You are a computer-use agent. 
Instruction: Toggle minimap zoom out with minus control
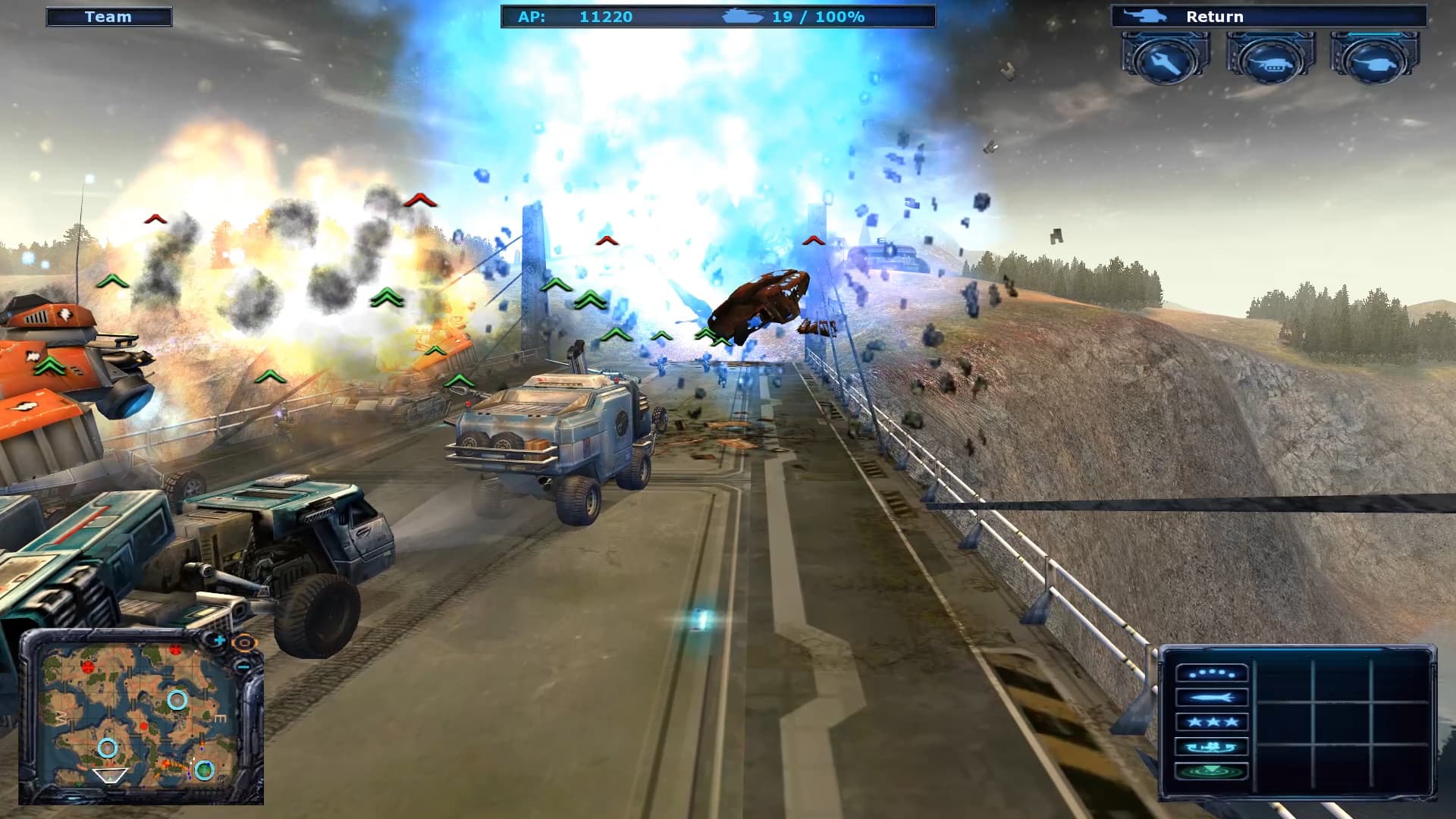coord(244,667)
